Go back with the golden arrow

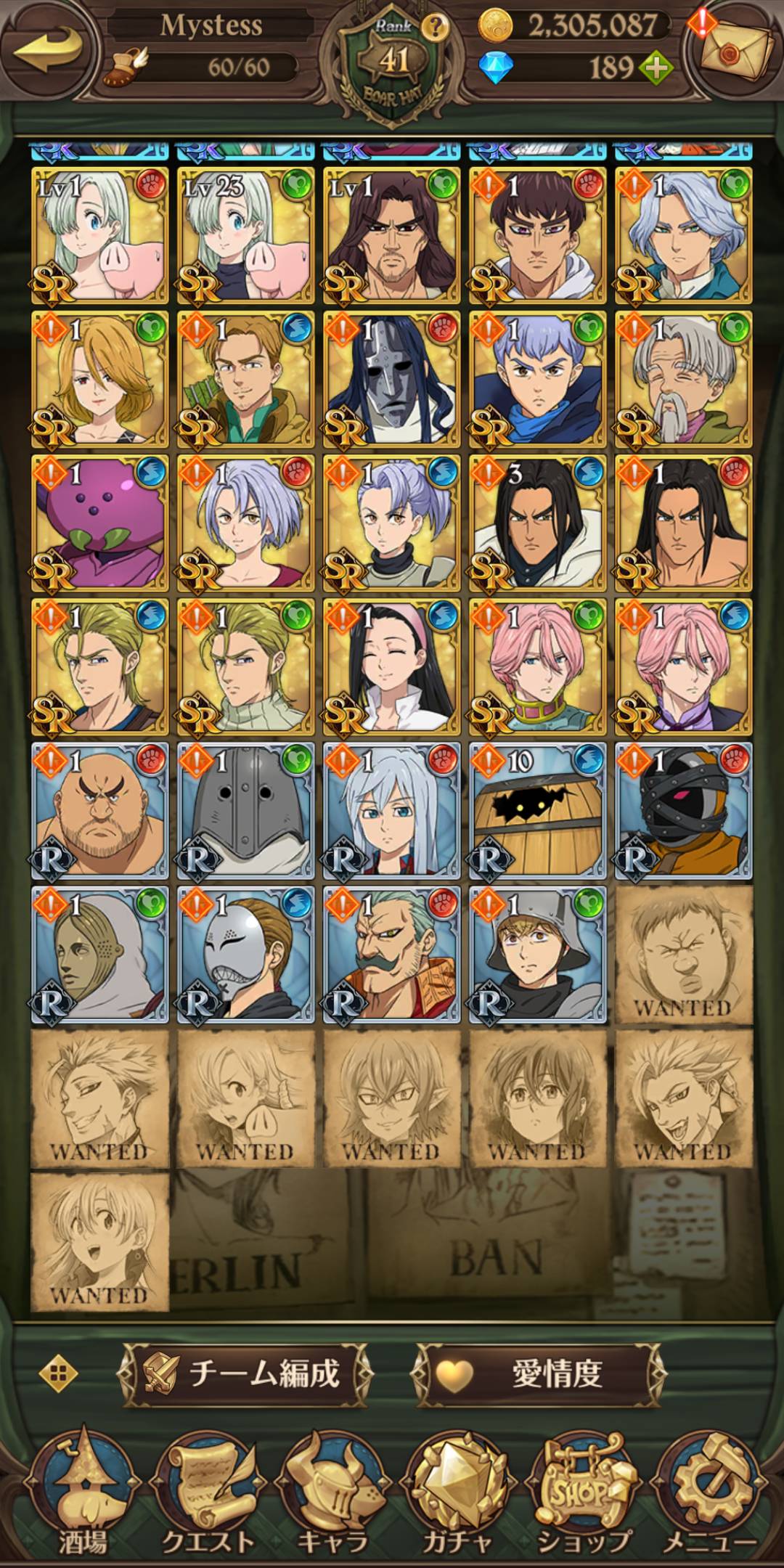(x=47, y=52)
